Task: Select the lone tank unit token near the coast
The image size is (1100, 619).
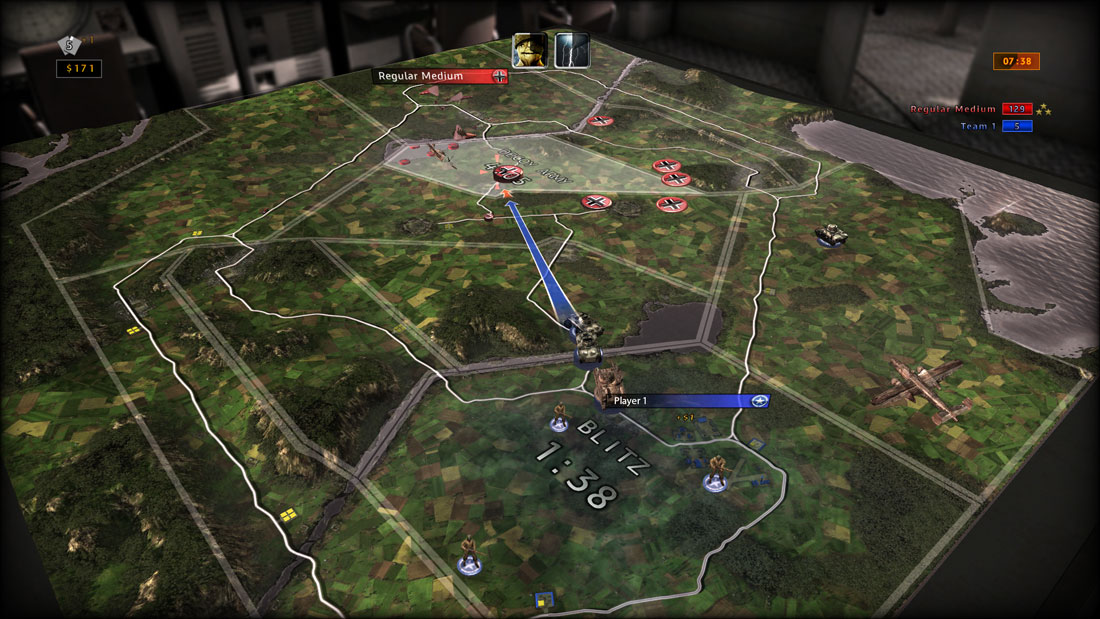Action: point(831,234)
